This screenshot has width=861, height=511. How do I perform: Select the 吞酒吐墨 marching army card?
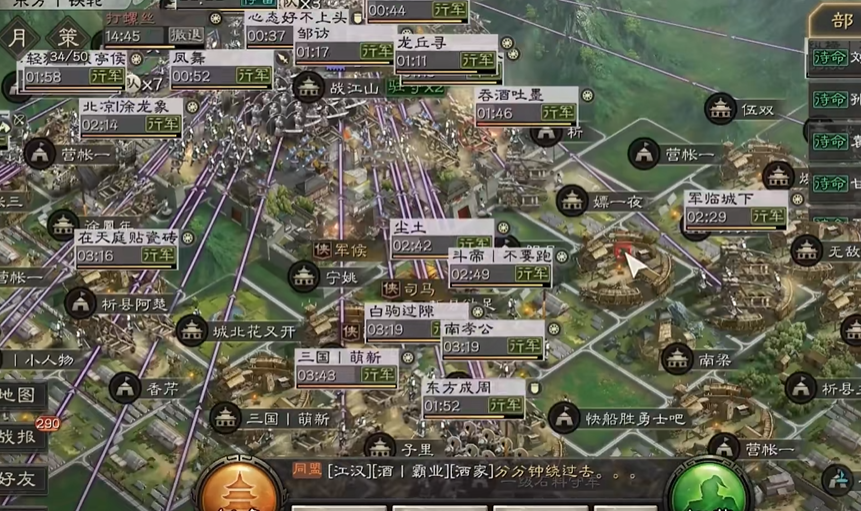pos(525,104)
